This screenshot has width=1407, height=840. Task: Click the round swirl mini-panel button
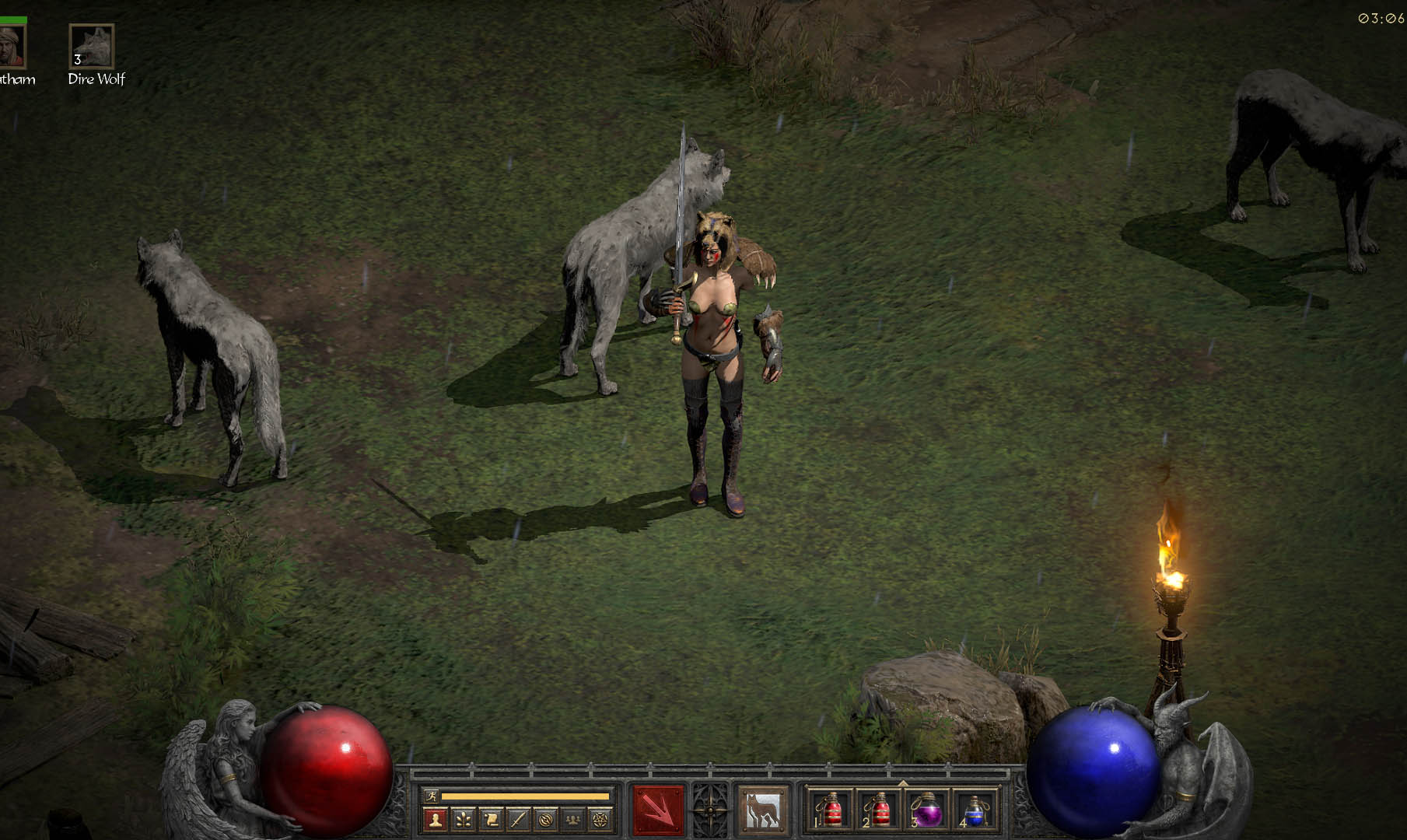[x=546, y=819]
